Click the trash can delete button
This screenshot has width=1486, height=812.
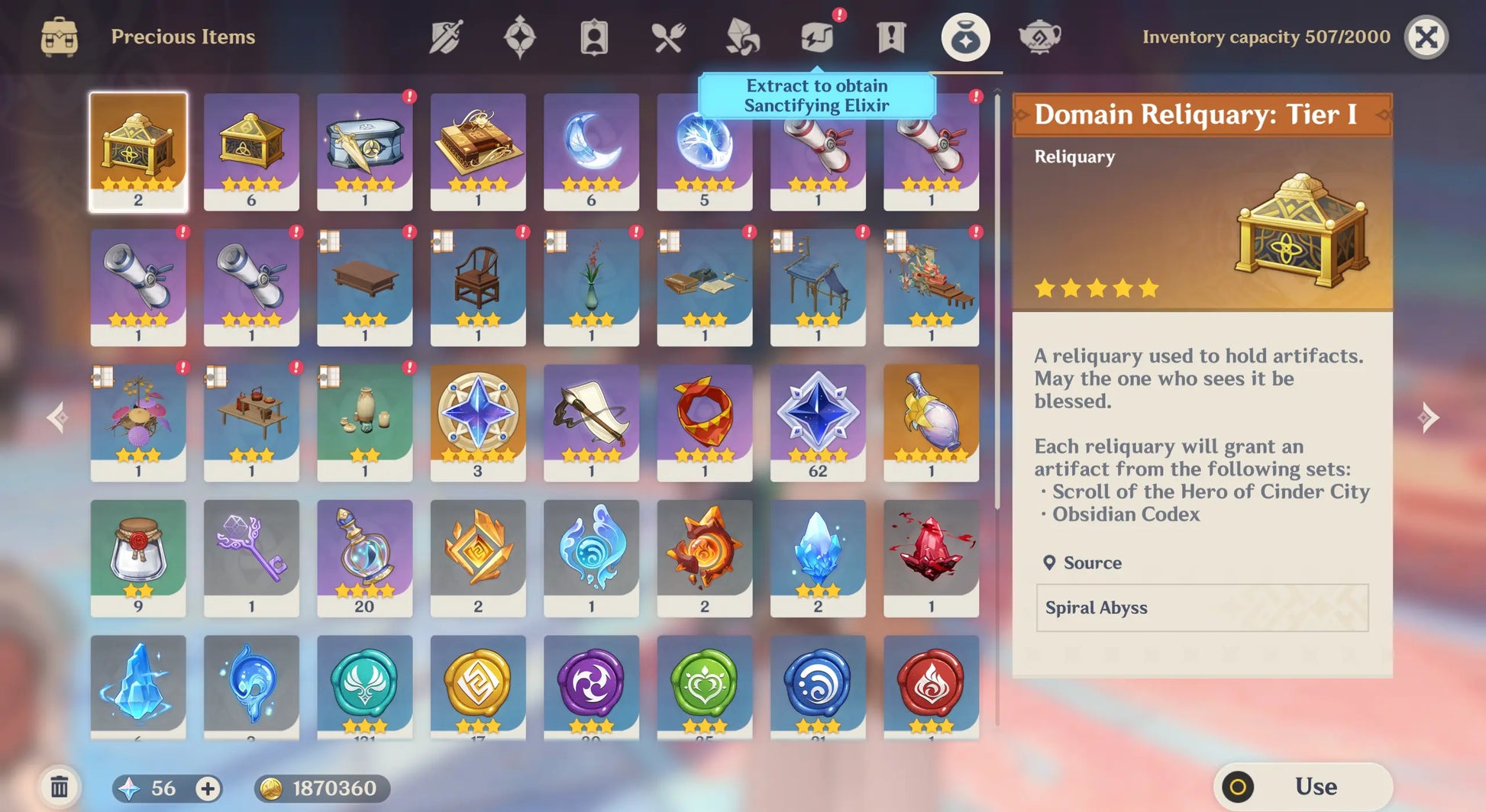(60, 787)
